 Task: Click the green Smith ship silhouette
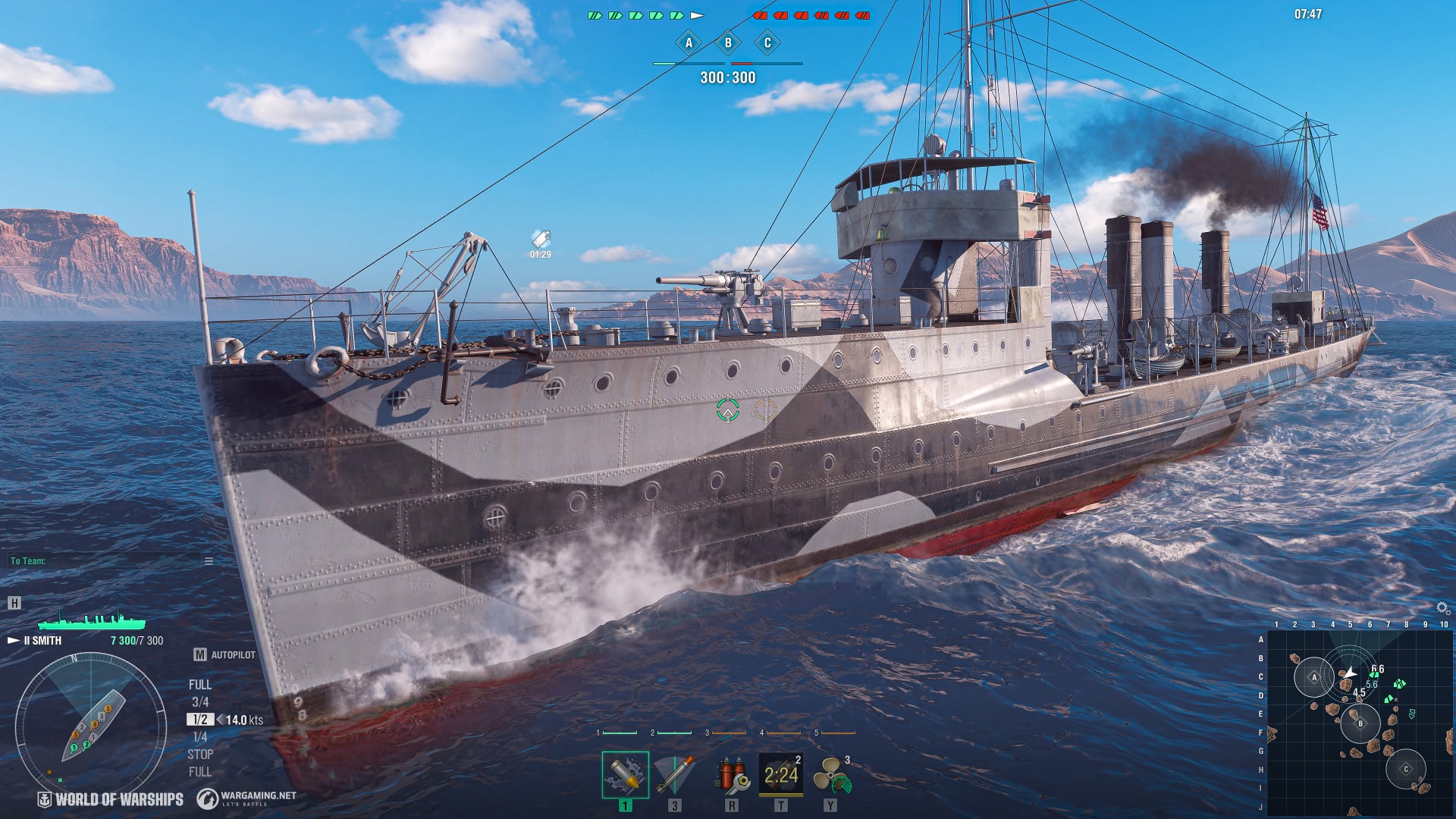(x=91, y=621)
